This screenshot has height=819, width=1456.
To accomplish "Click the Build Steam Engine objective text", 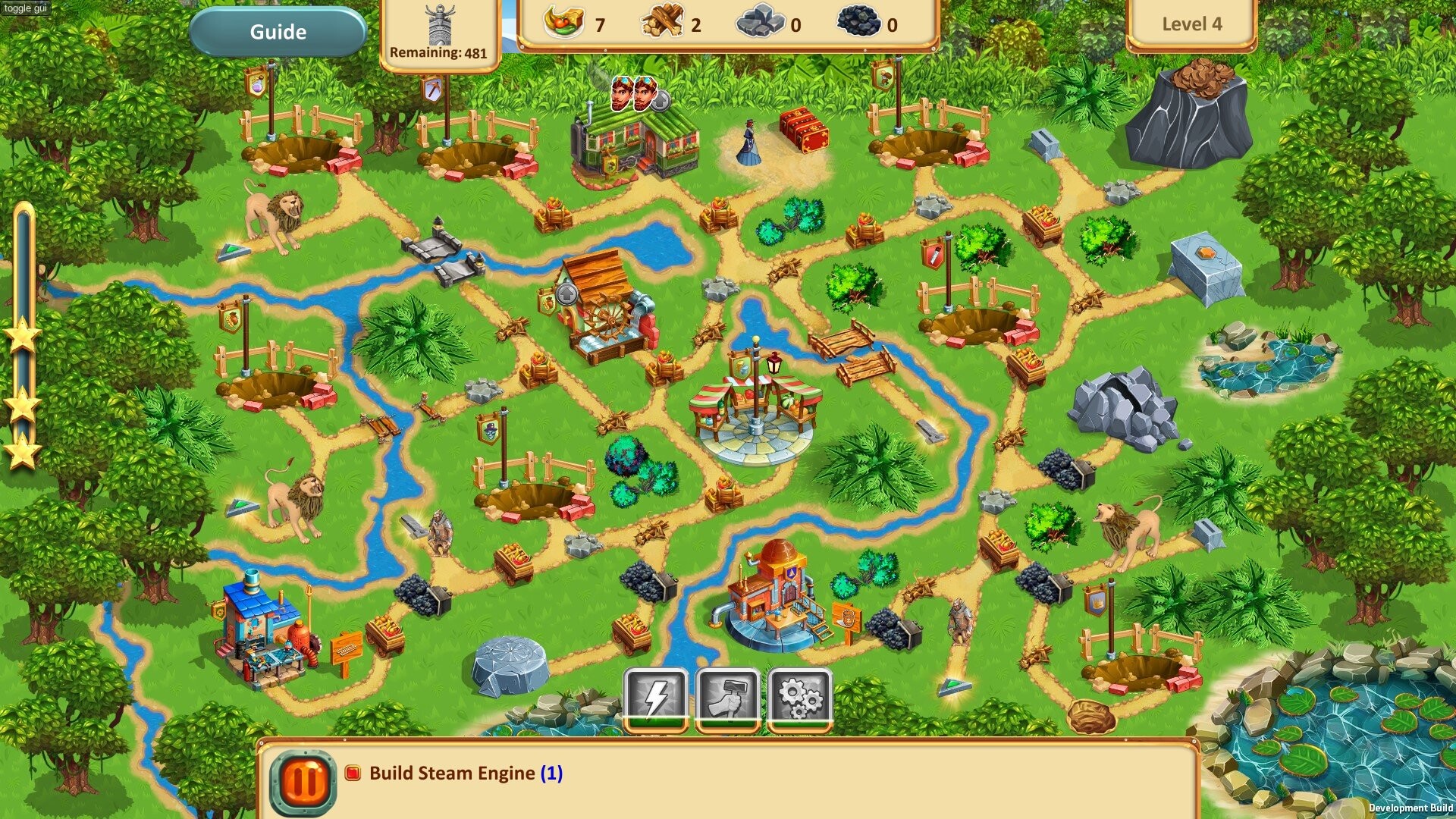I will coord(453,773).
